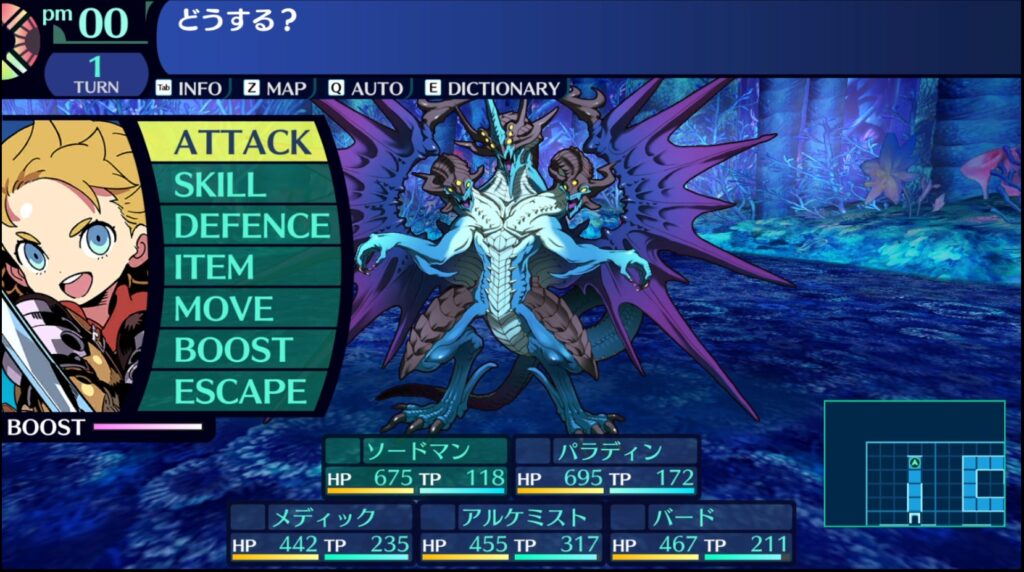Select the ソードマン party panel

click(416, 466)
